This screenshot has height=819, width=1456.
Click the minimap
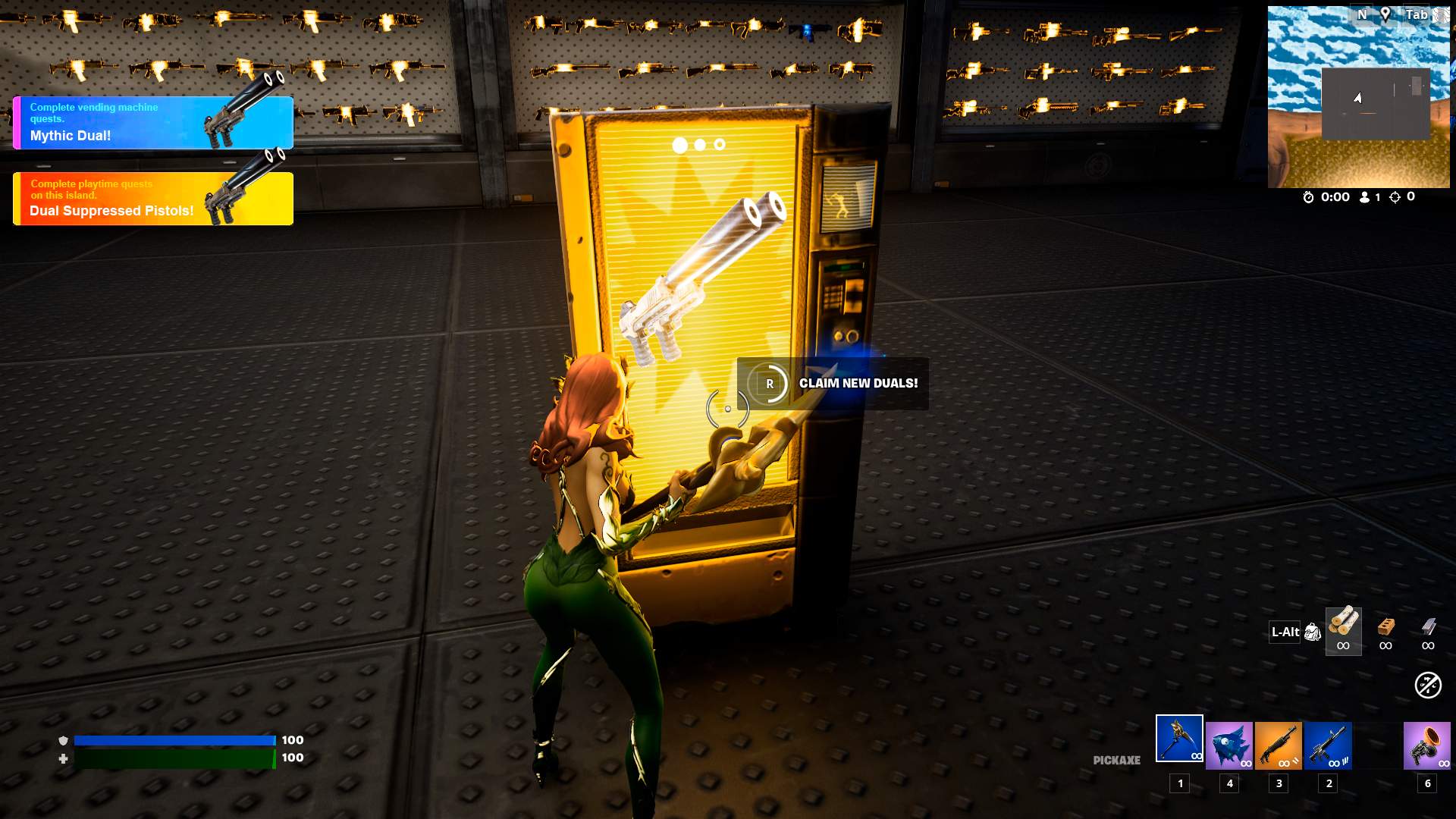(x=1357, y=97)
